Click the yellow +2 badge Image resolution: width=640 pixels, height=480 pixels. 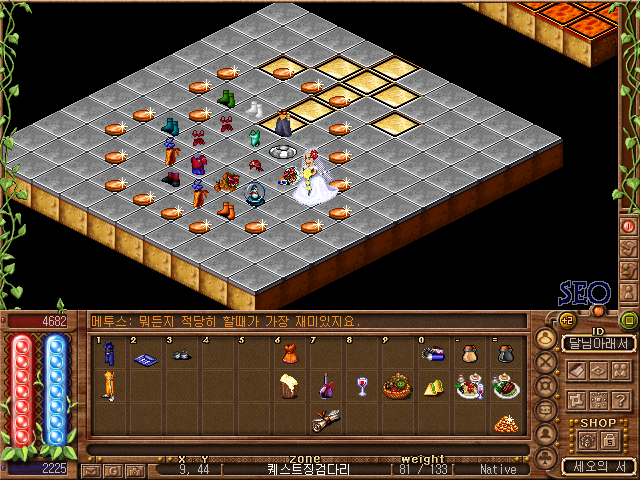566,320
